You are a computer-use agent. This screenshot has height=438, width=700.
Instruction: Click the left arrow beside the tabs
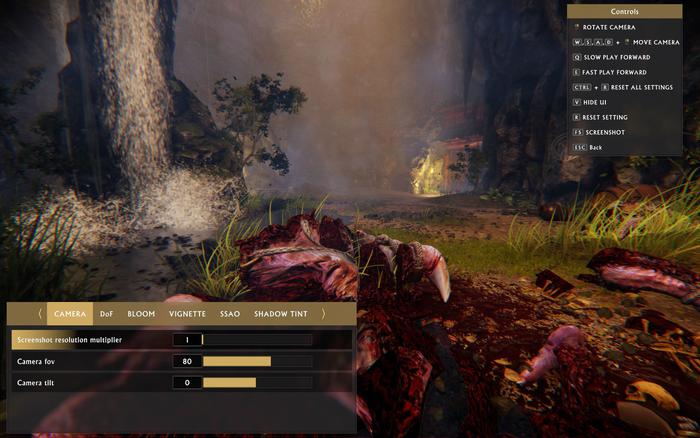(x=40, y=314)
